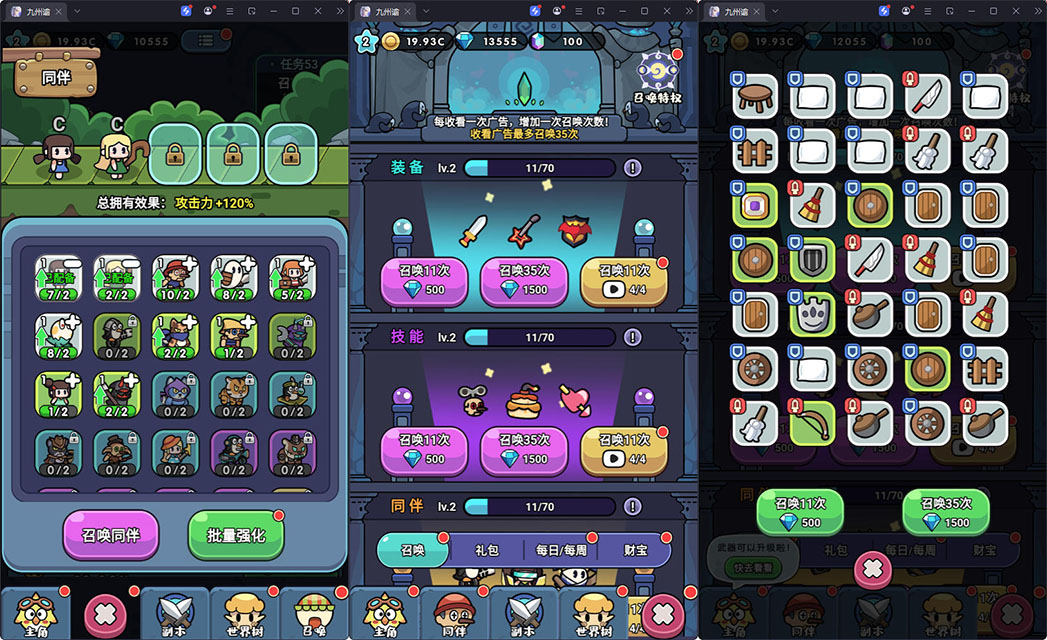The image size is (1047, 640).
Task: Choose the blue cat companion tile
Action: [176, 394]
